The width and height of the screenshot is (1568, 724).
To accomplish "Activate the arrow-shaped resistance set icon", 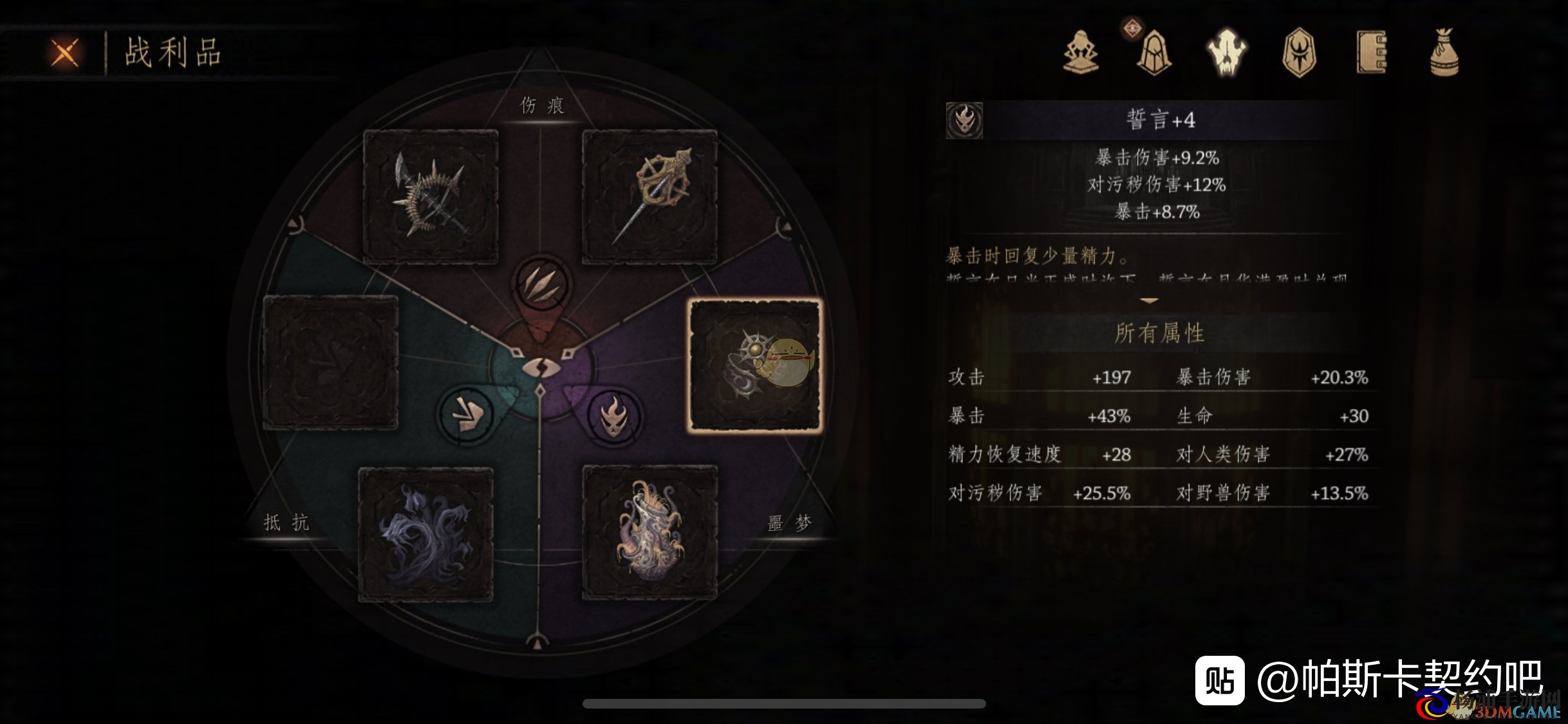I will coord(465,415).
